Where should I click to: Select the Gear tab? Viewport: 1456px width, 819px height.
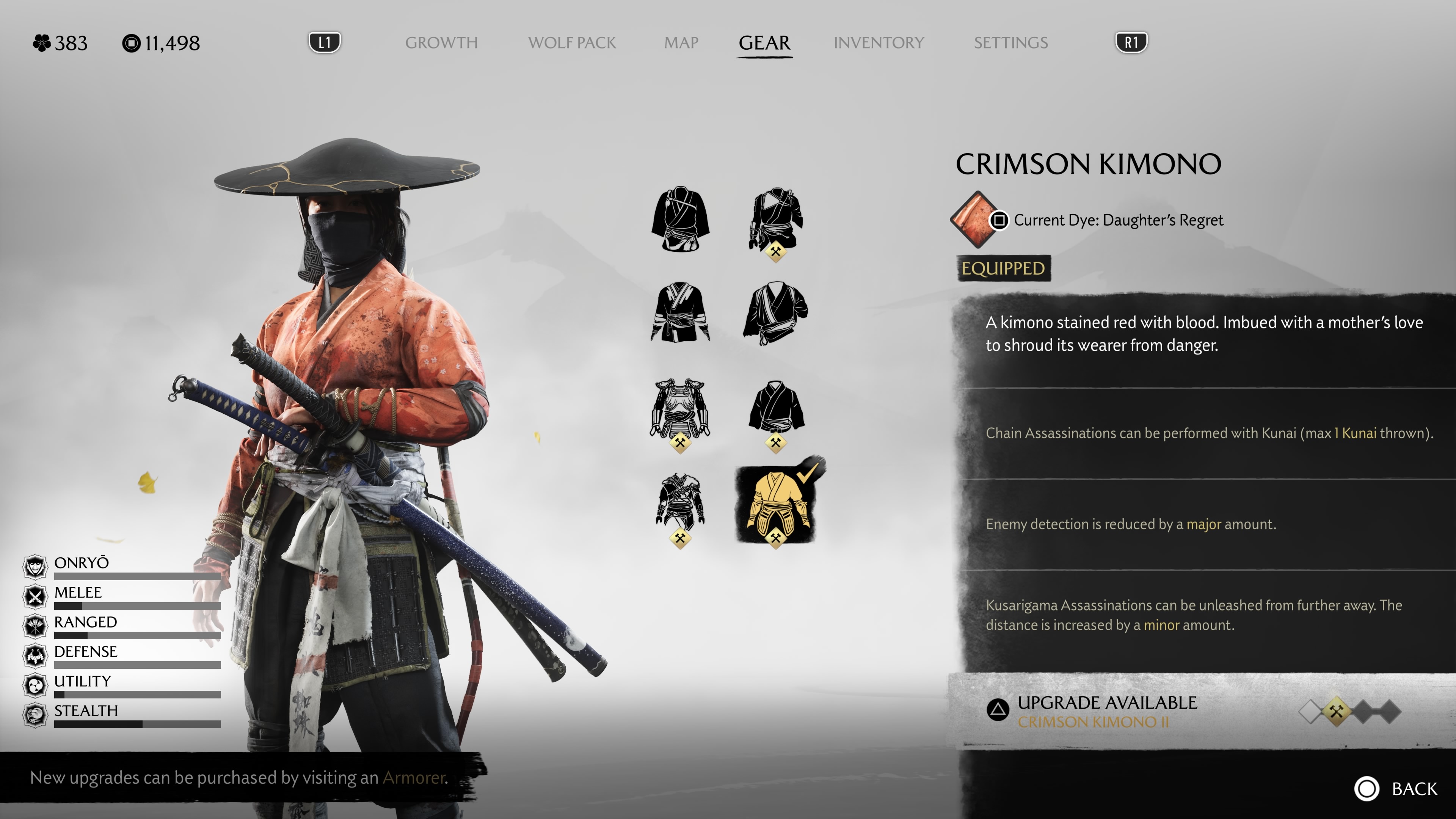pos(764,43)
